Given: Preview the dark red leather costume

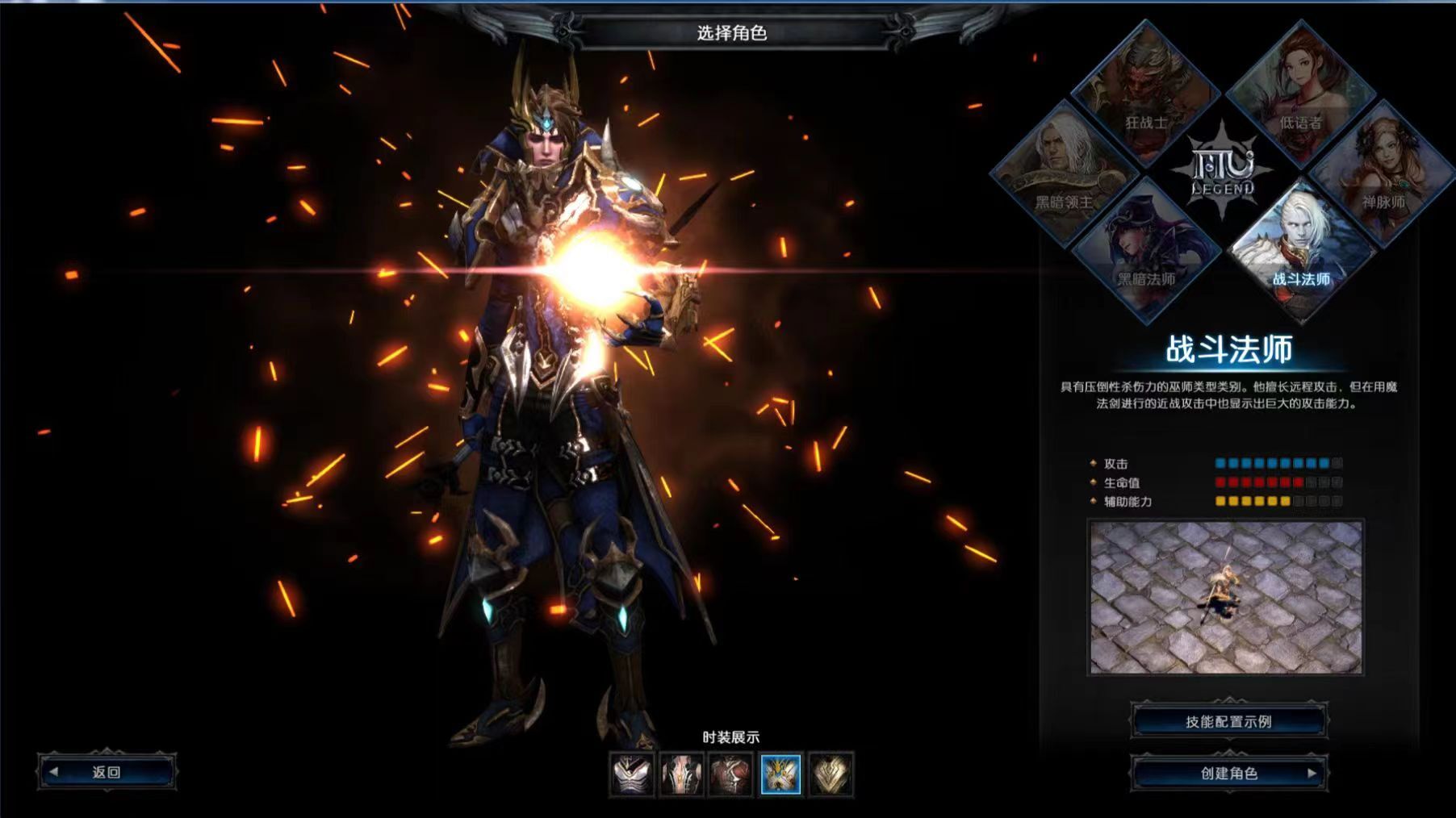Looking at the screenshot, I should 731,774.
